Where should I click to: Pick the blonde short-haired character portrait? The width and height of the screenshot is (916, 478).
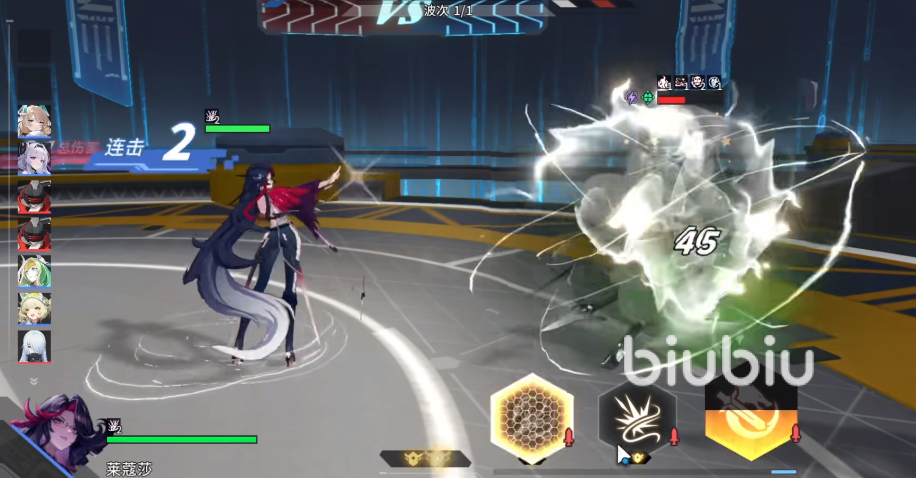point(34,308)
